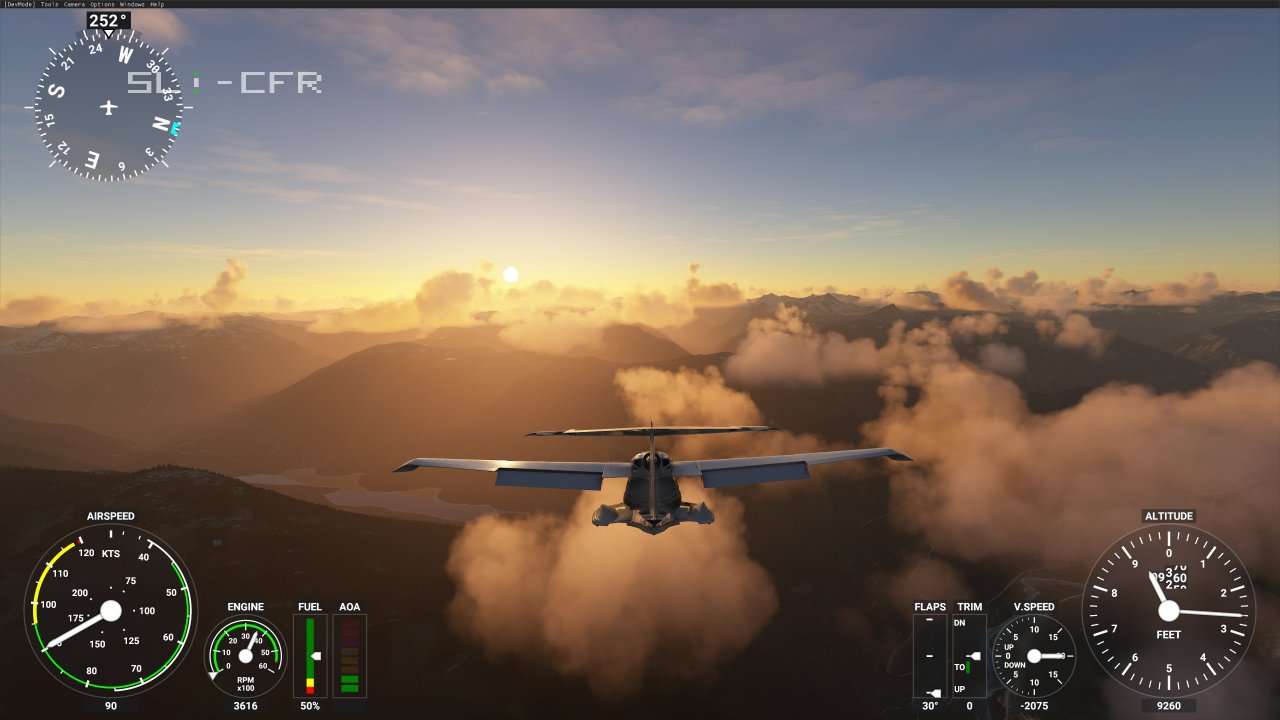1280x720 pixels.
Task: Click the DevMode menu entry
Action: coord(20,4)
